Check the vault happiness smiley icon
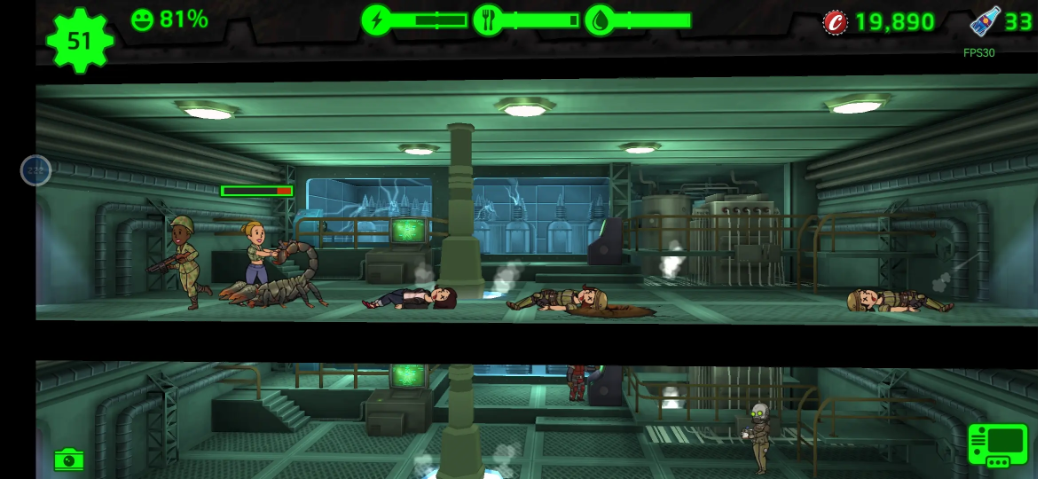Screen dimensions: 1038x479 click(143, 20)
